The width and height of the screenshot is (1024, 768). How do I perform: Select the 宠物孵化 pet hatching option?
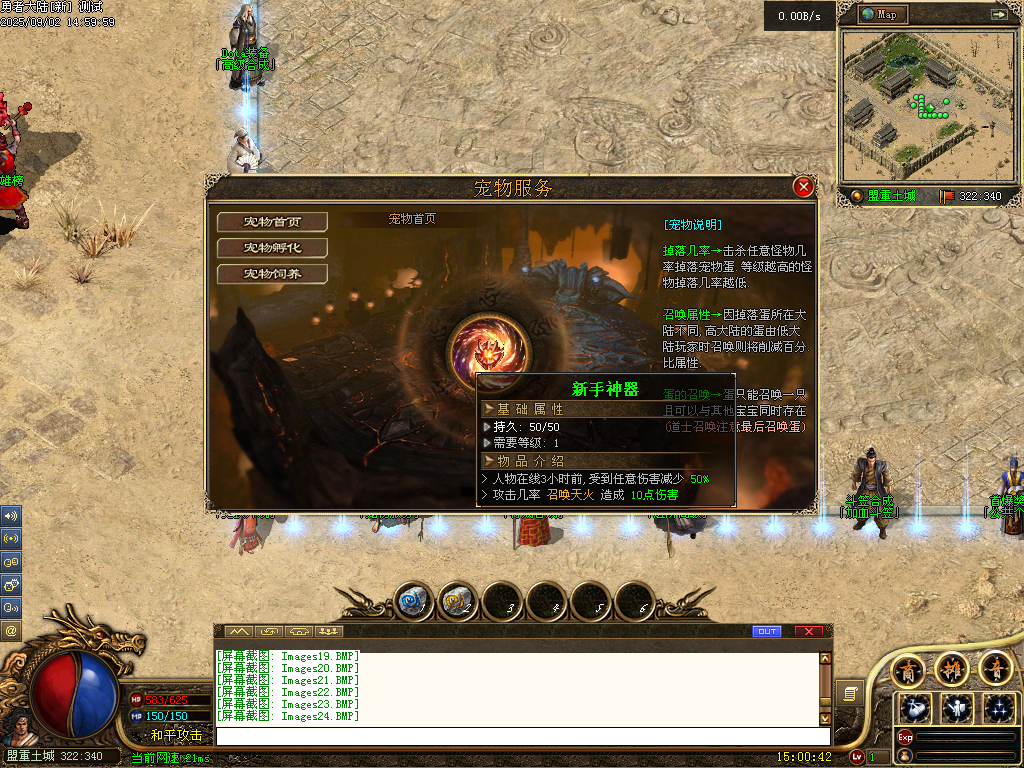[272, 247]
